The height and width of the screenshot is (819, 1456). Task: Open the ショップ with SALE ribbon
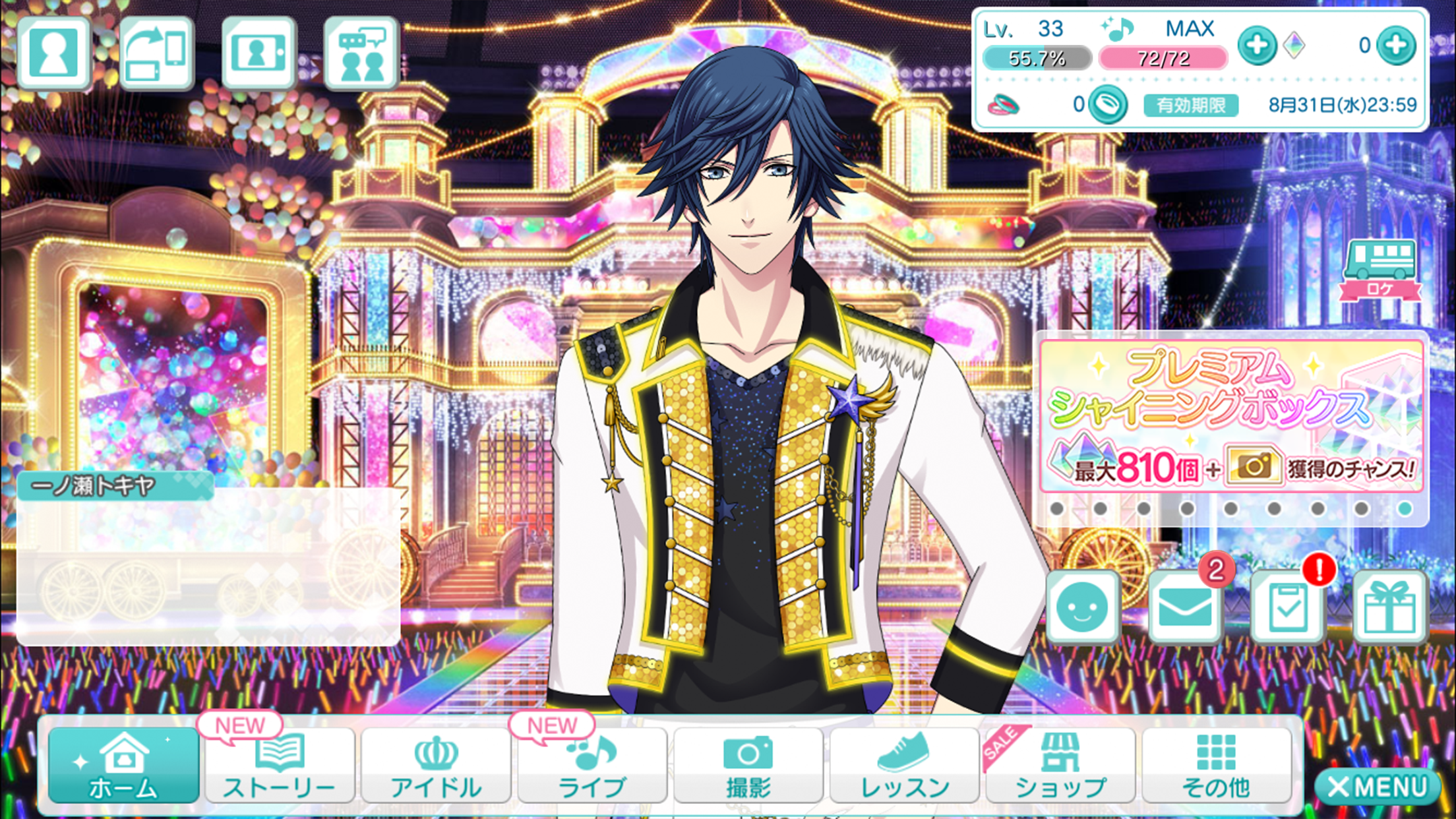coord(1058,766)
